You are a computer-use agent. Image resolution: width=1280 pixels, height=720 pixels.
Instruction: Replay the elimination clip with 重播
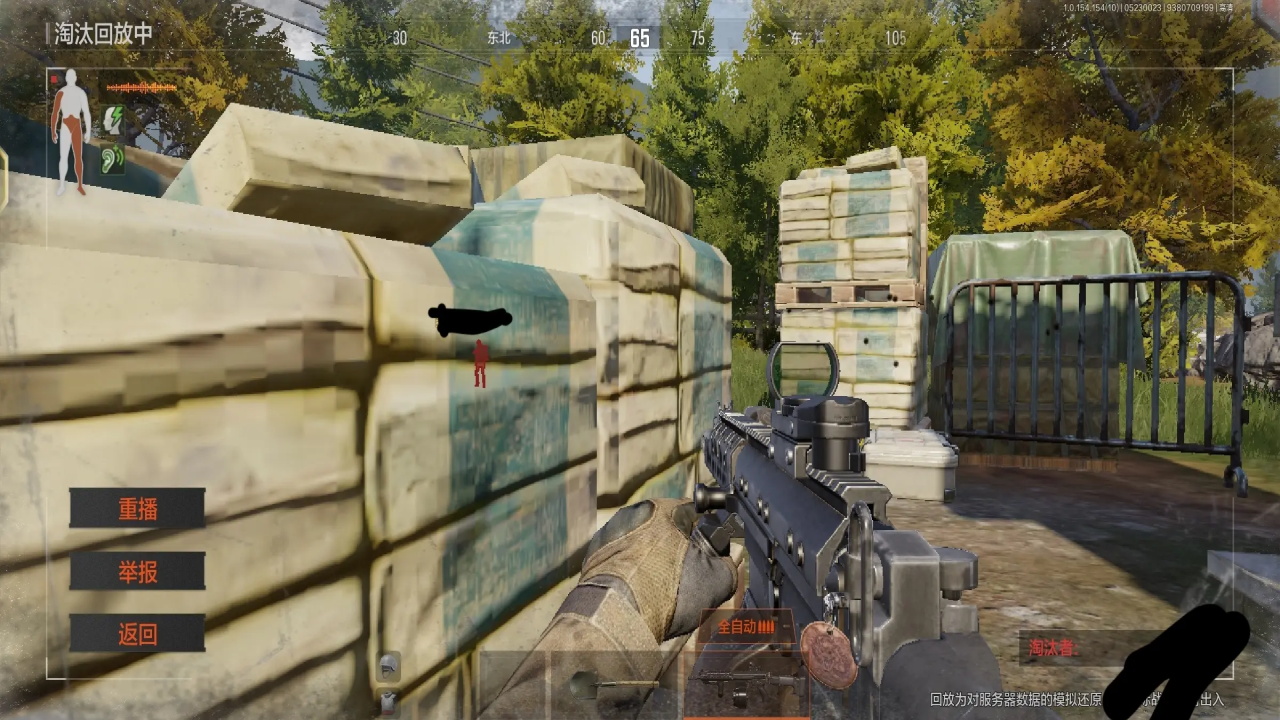point(137,508)
